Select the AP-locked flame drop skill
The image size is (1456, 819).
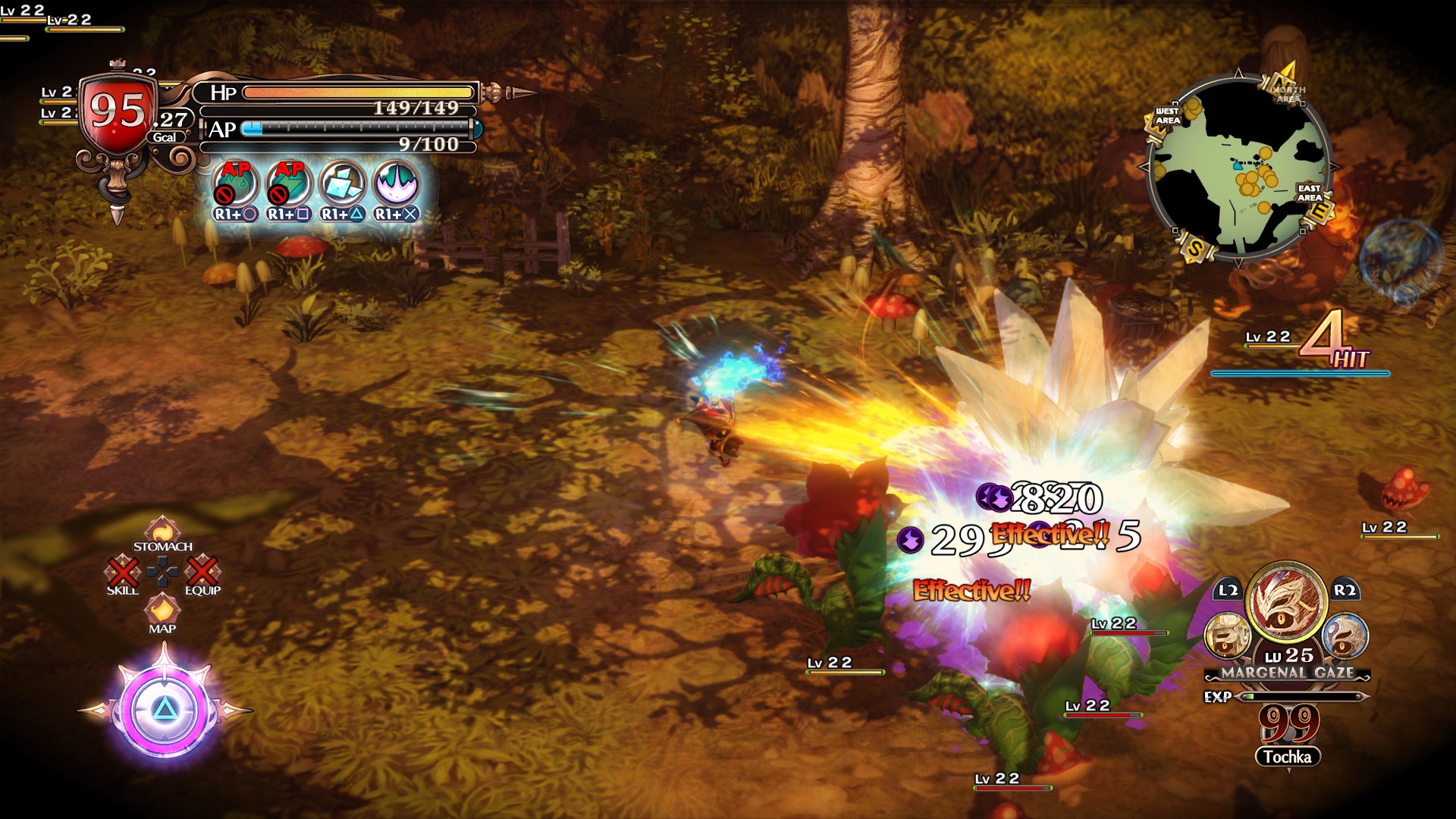(x=235, y=183)
